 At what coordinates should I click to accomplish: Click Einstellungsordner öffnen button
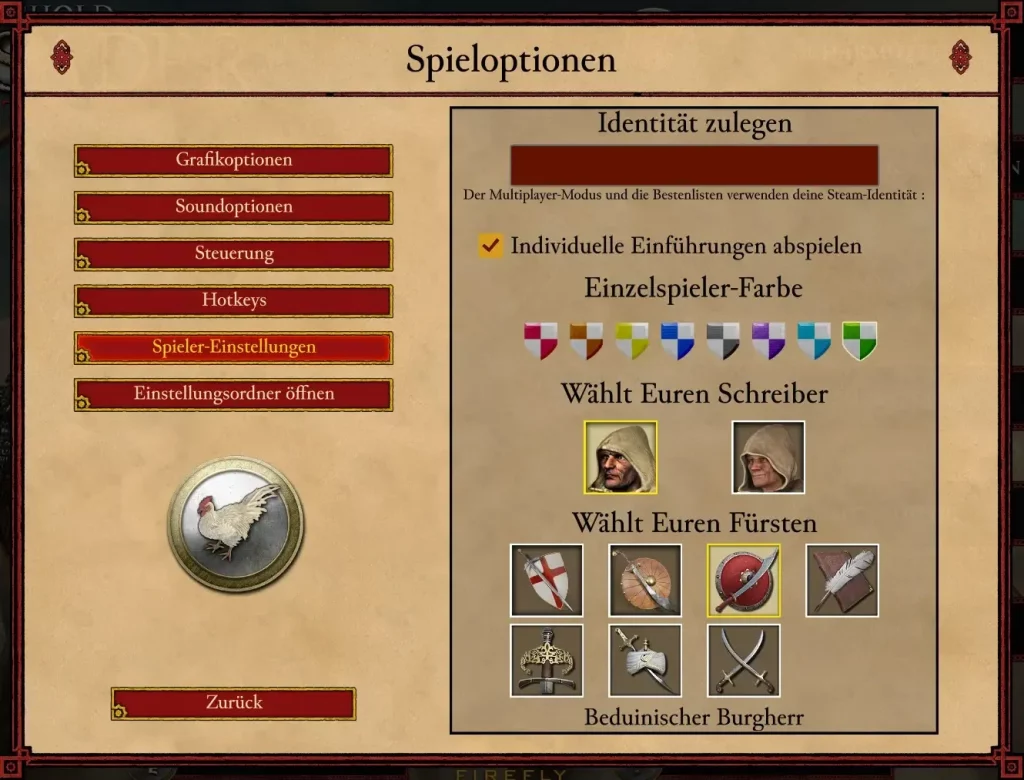[234, 394]
